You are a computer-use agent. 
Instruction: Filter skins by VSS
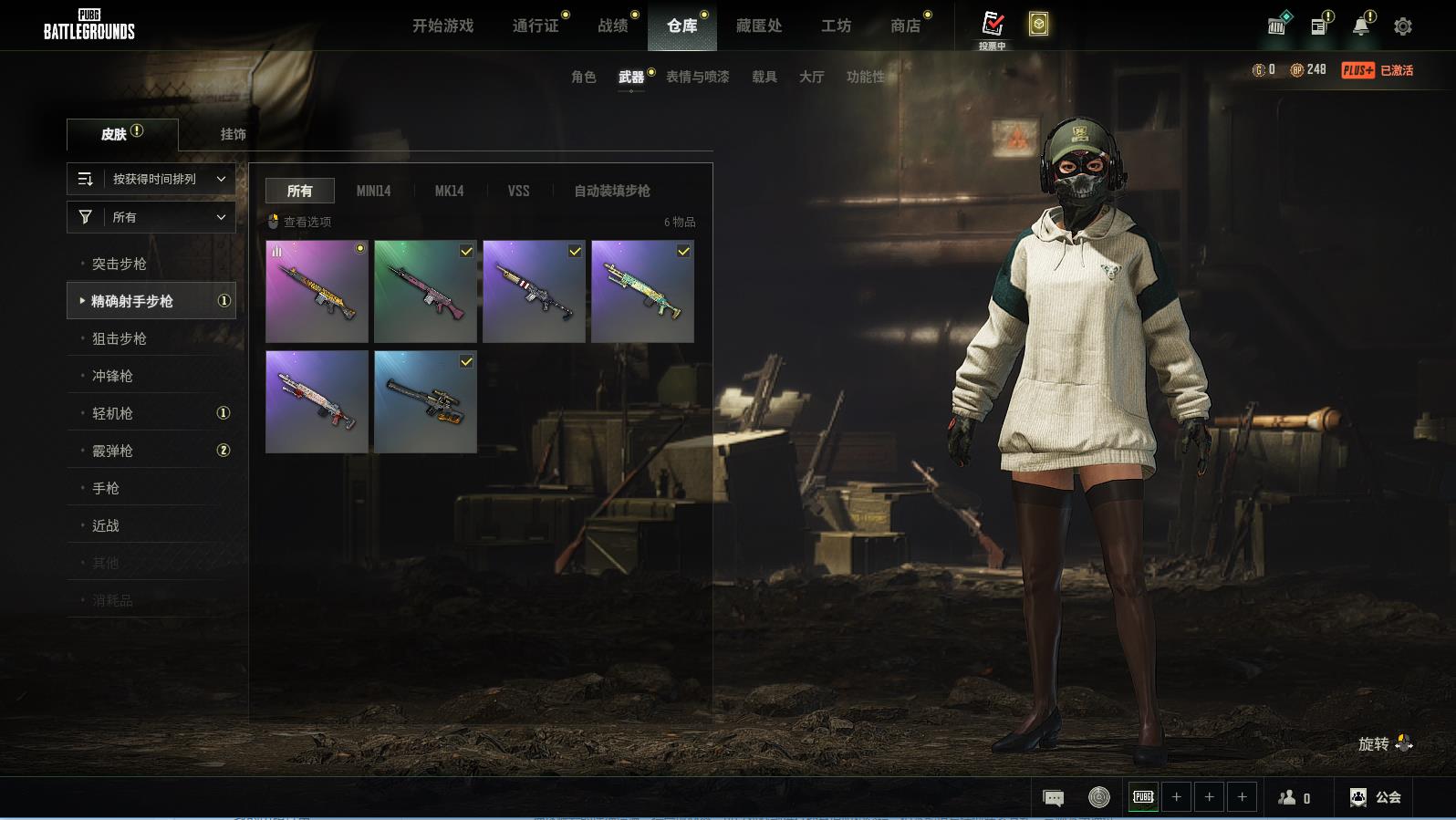518,191
